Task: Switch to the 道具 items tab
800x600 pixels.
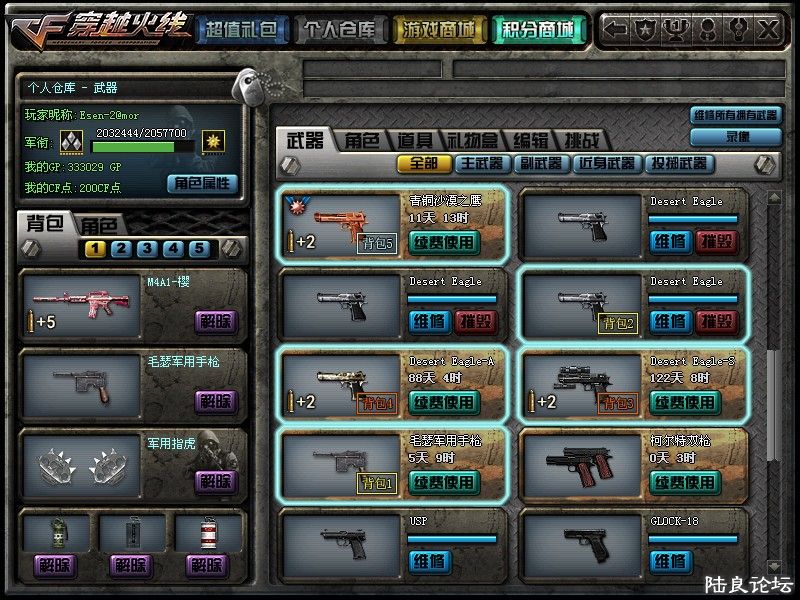Action: (x=415, y=141)
